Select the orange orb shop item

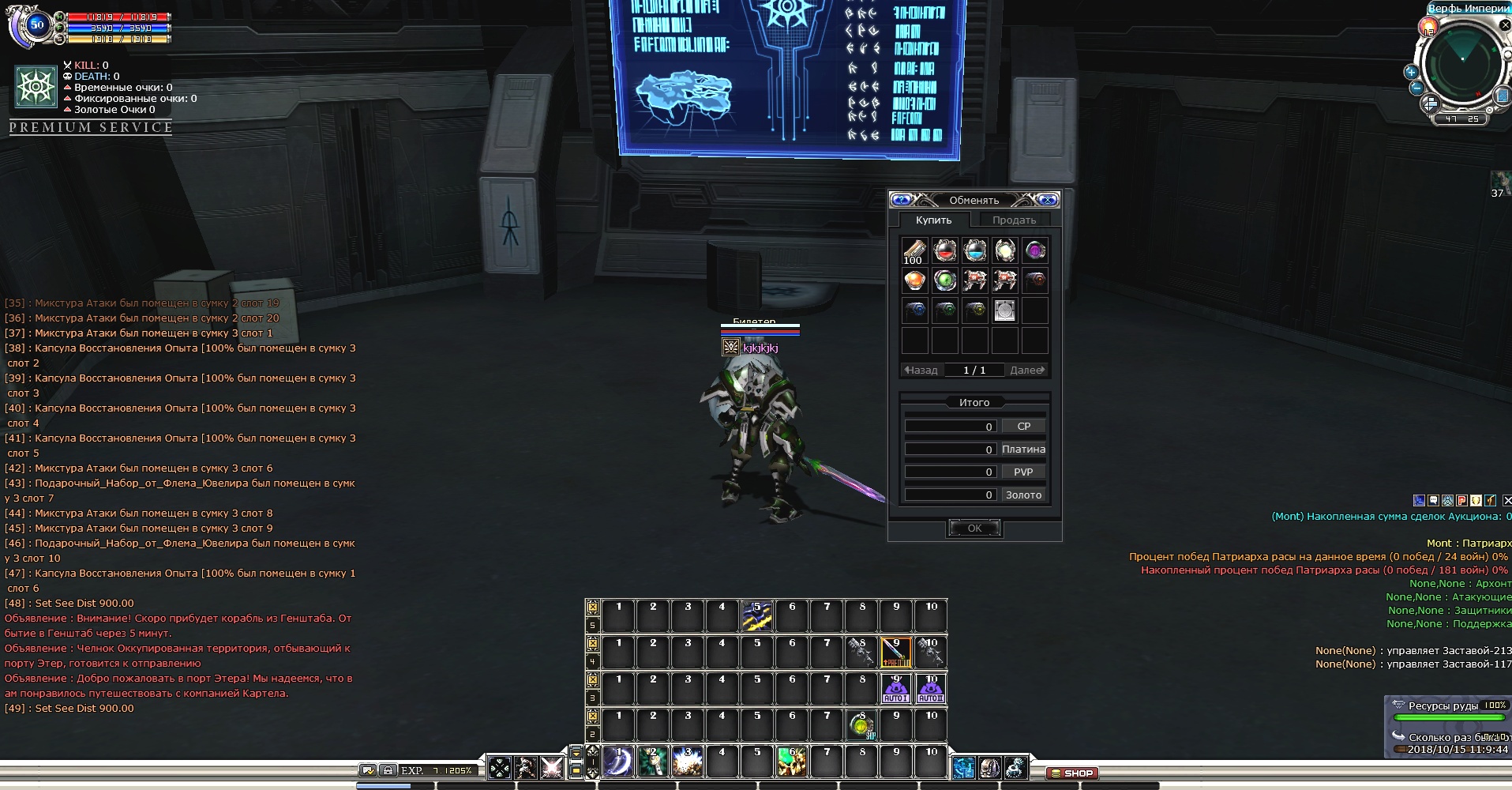(914, 280)
